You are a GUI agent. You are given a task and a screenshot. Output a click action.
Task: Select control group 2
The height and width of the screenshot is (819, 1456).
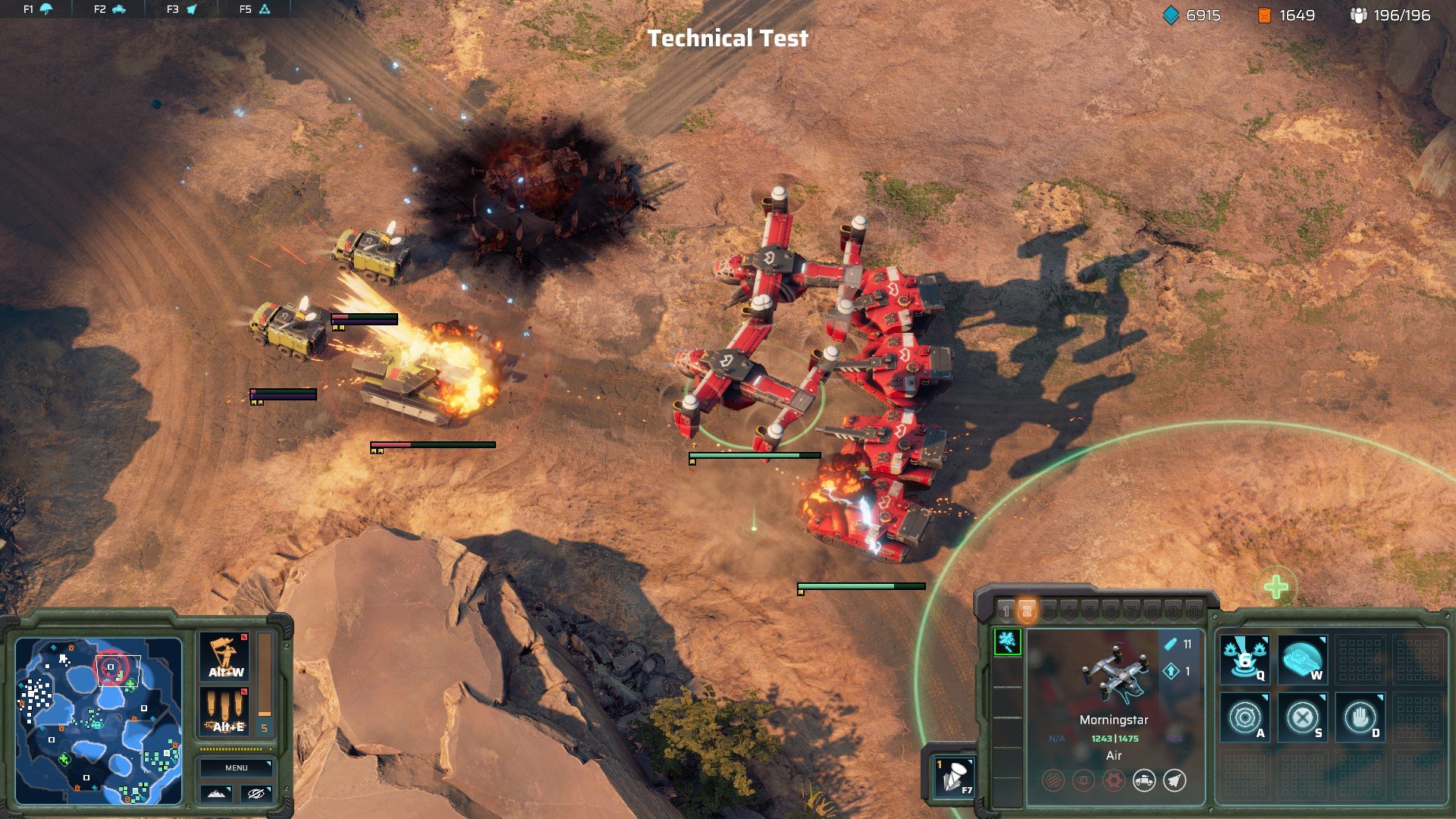[x=1027, y=611]
